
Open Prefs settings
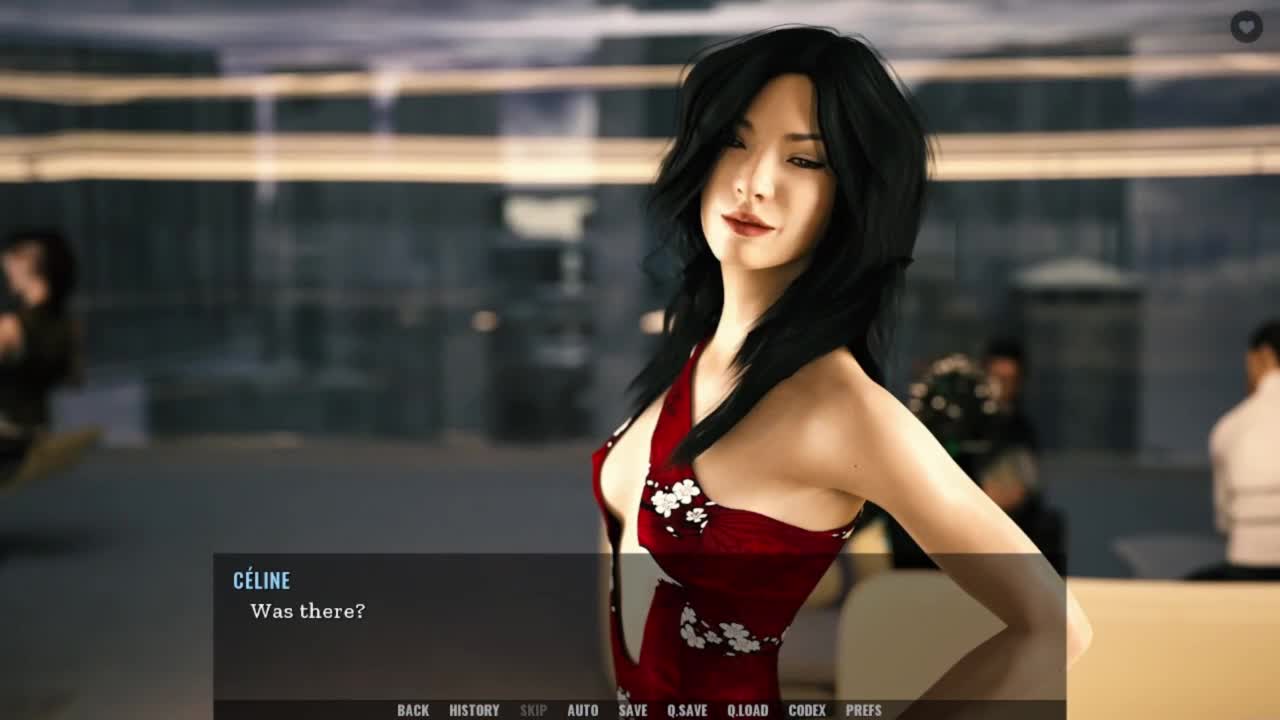(863, 710)
